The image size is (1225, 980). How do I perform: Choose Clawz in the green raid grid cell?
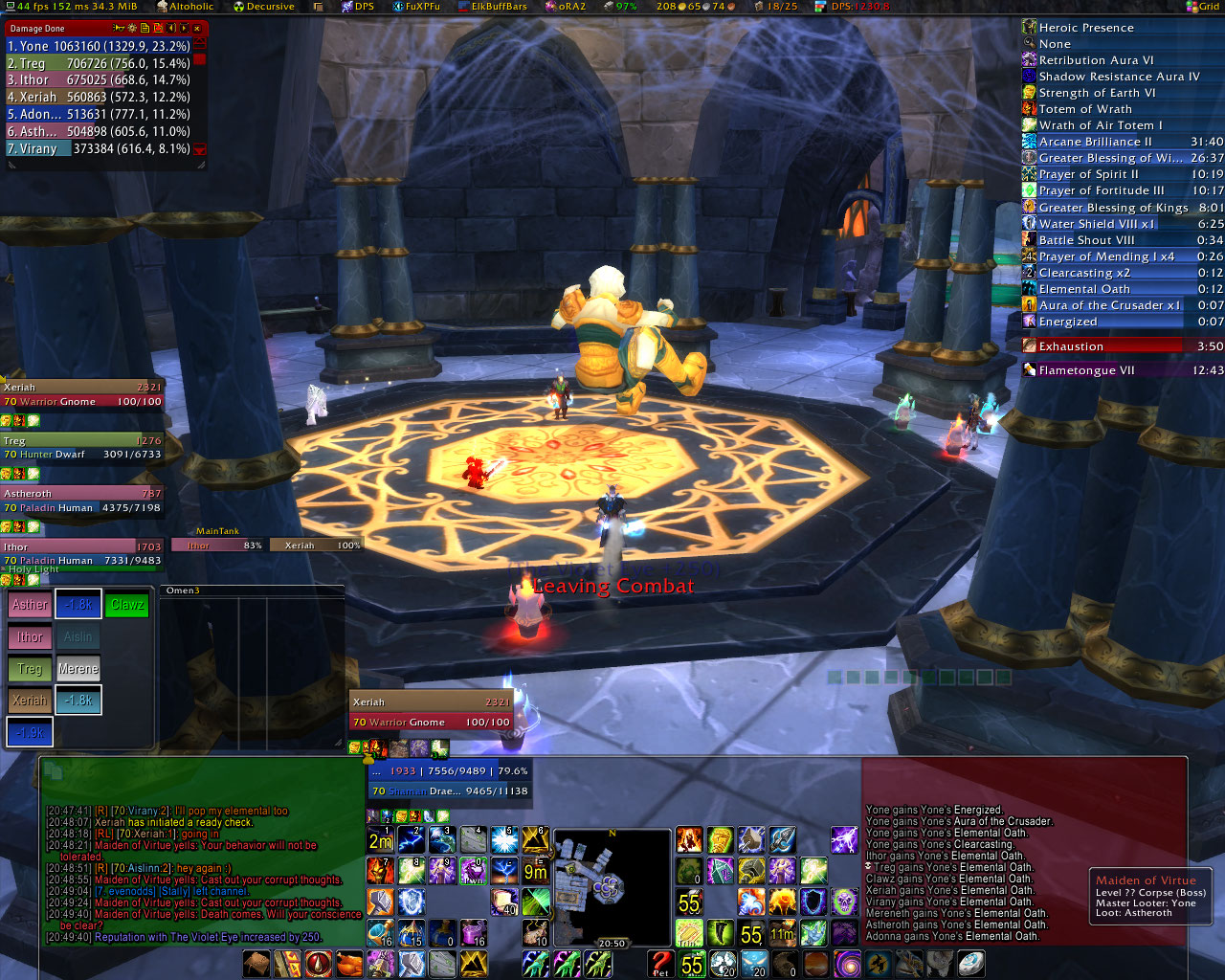tap(127, 605)
